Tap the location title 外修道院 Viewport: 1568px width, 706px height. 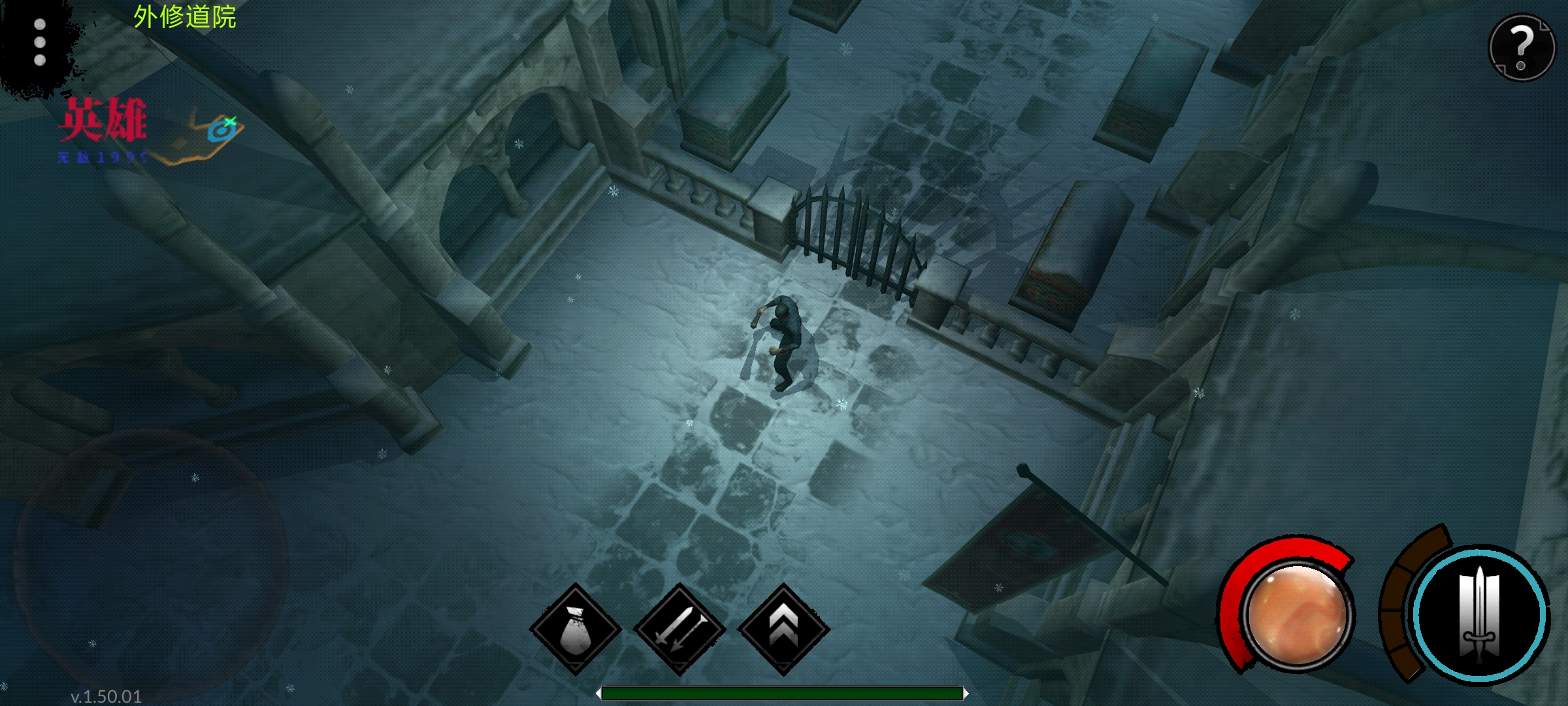[184, 16]
